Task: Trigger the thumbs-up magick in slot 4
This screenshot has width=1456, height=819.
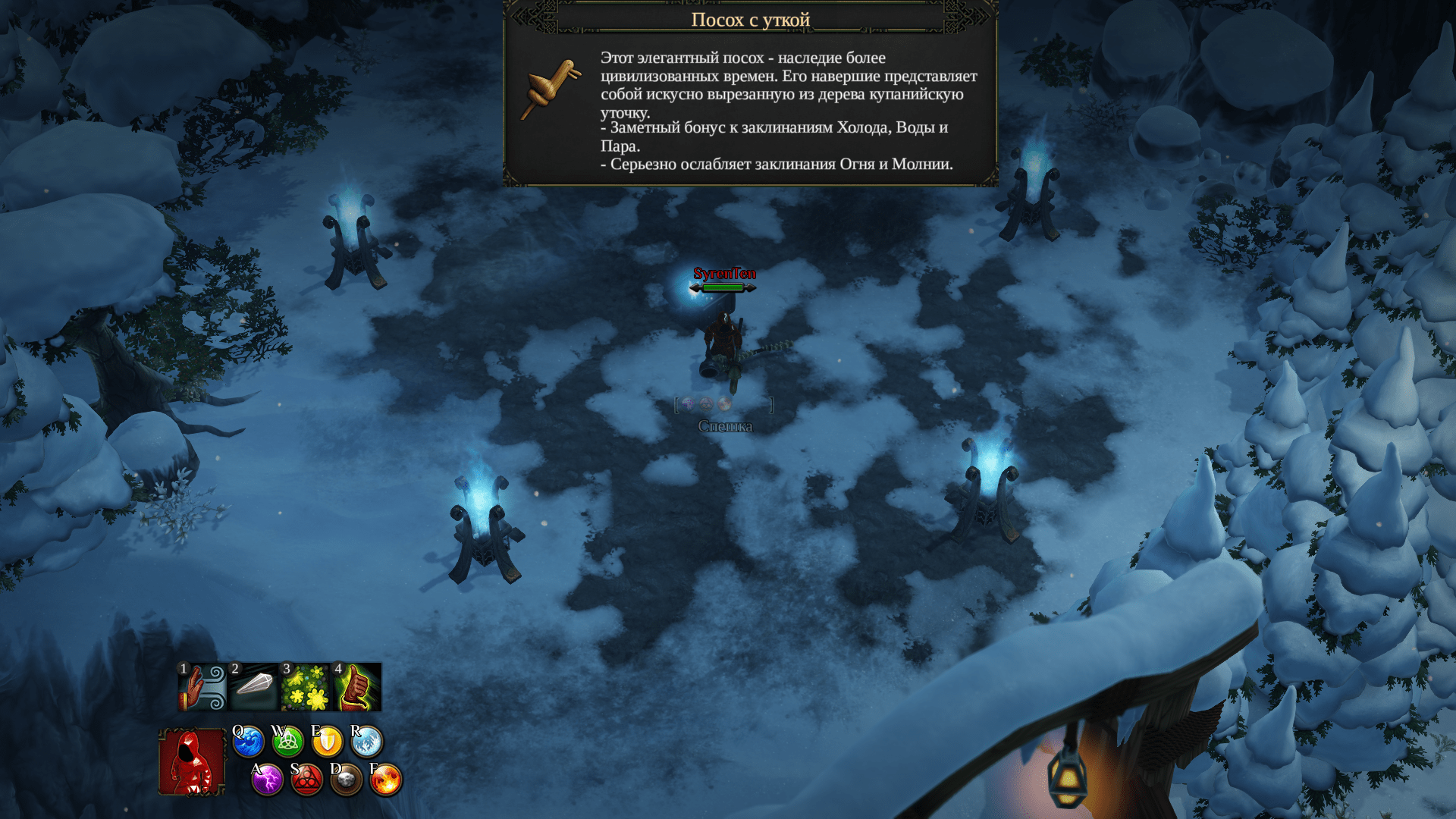Action: [x=357, y=687]
